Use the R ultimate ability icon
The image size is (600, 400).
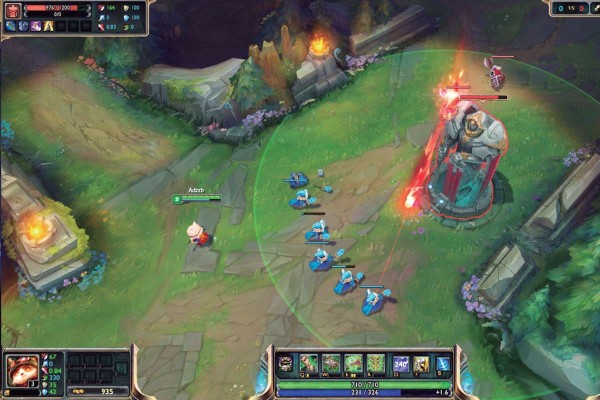tap(376, 364)
